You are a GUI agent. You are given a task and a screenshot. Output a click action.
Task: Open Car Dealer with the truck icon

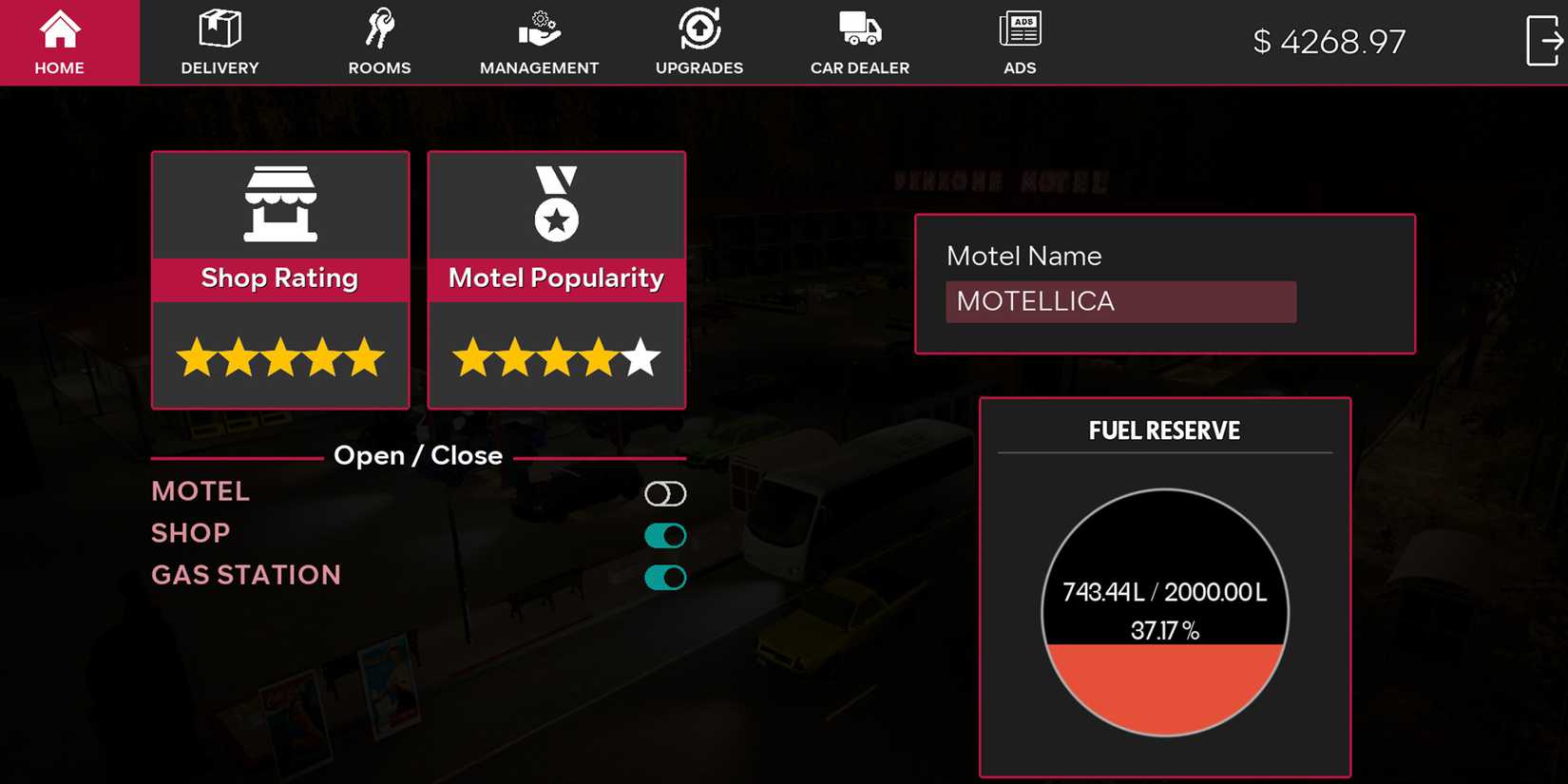click(858, 27)
